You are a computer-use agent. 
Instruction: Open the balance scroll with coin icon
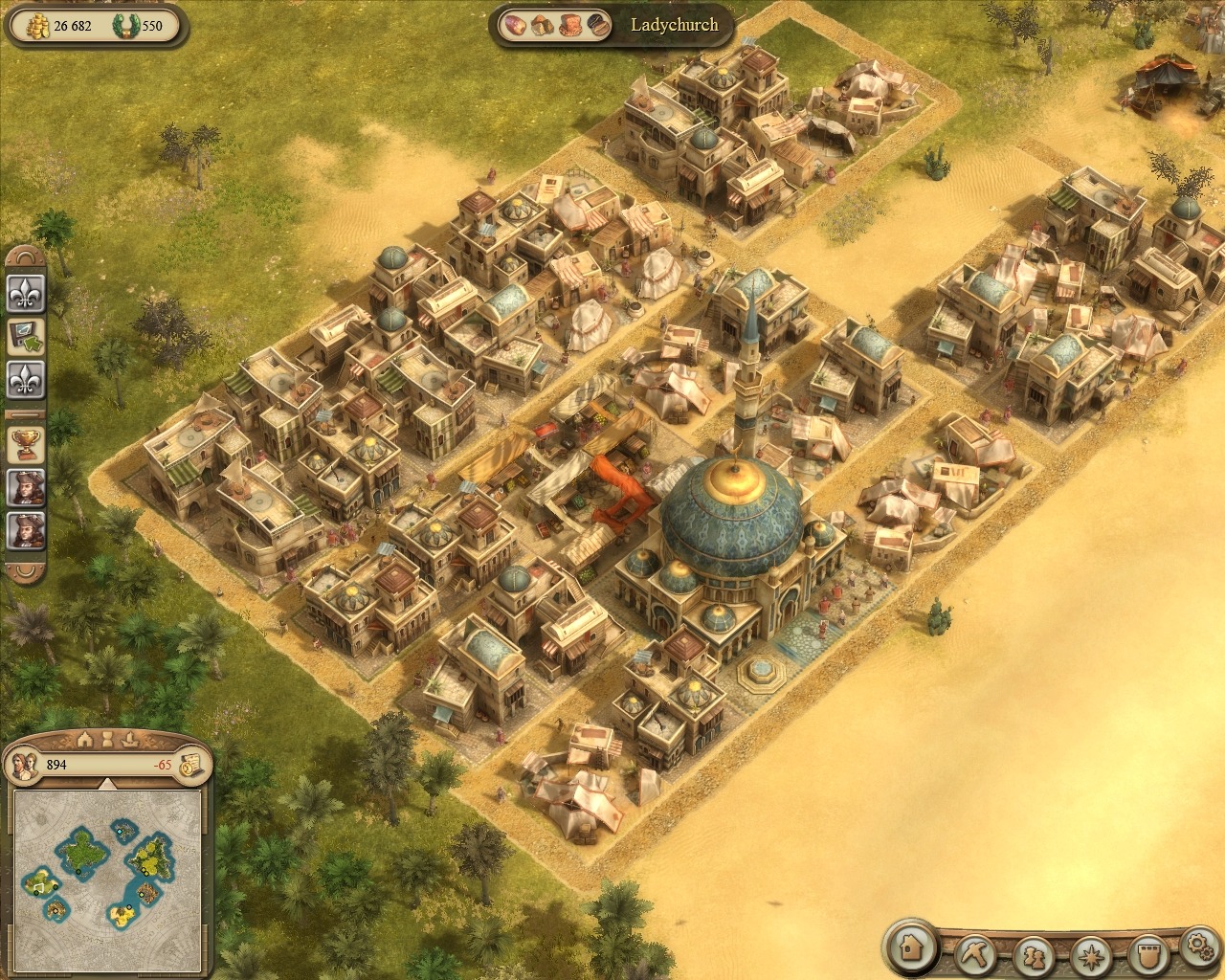pyautogui.click(x=190, y=765)
